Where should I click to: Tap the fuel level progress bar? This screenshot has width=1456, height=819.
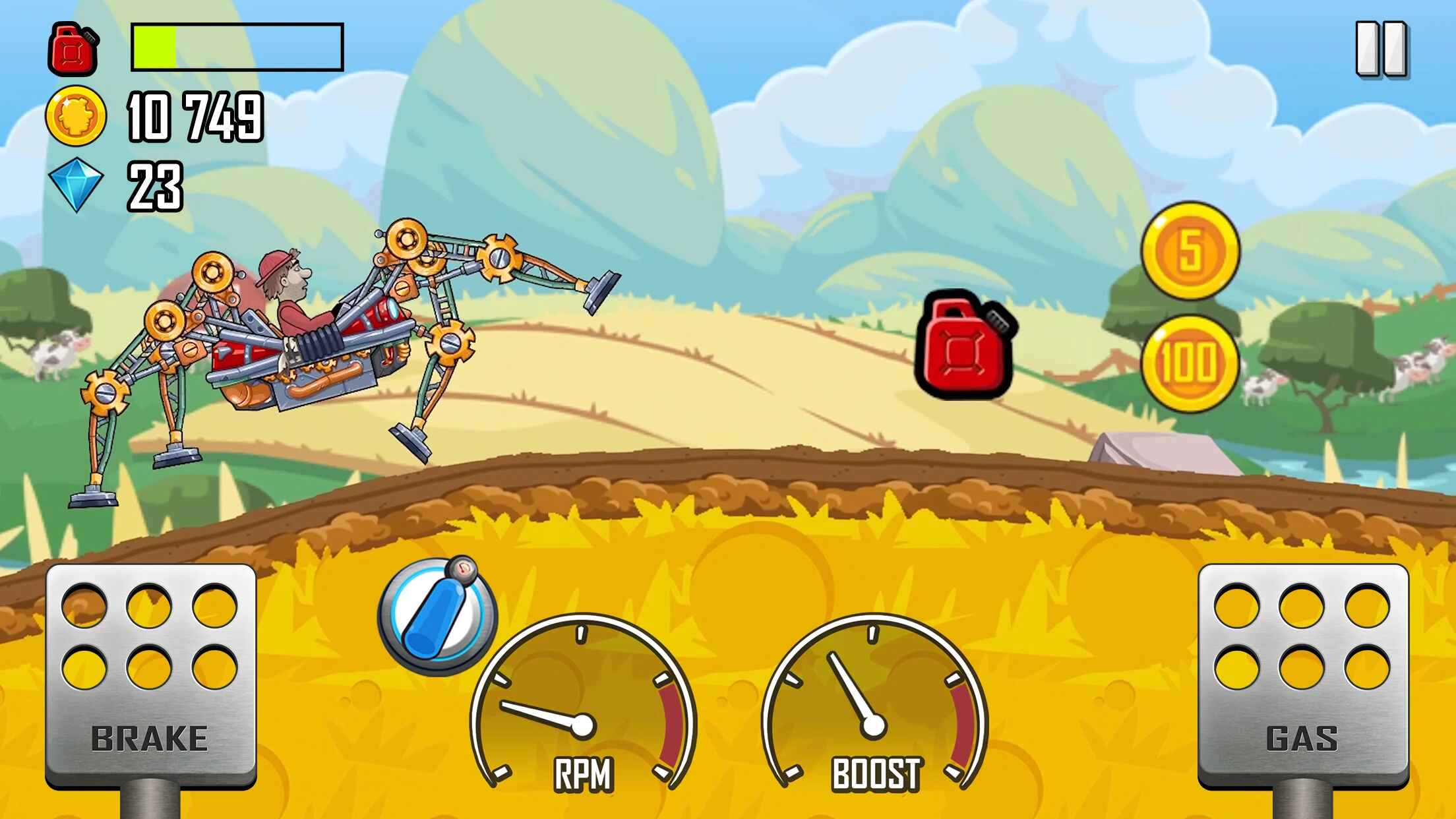(x=237, y=46)
